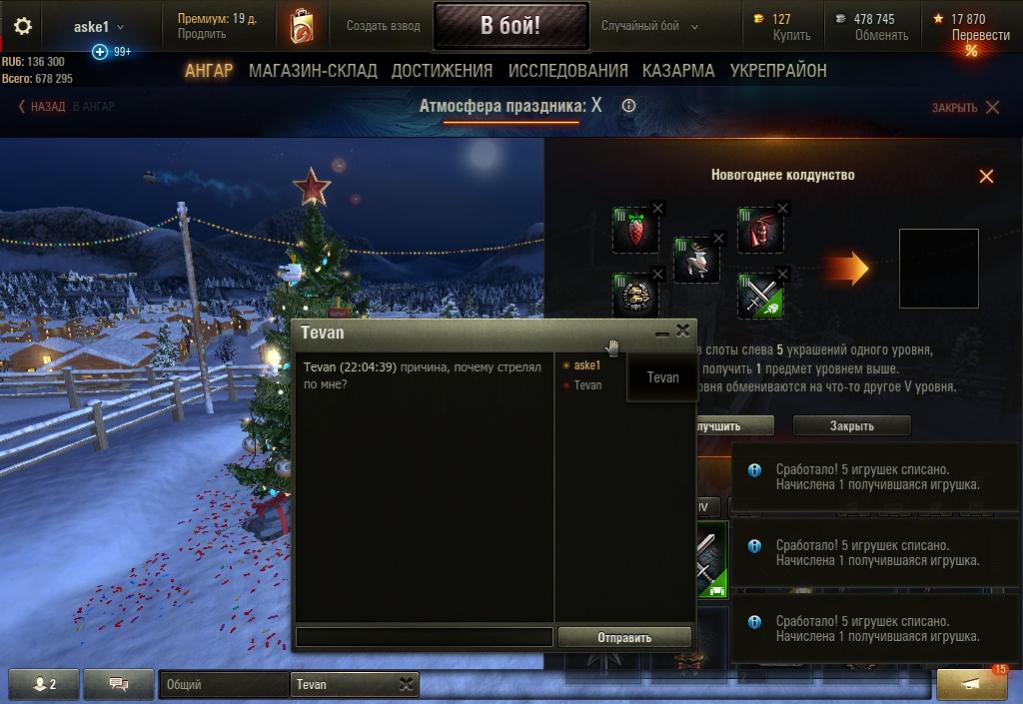
Task: Open the Общий chat channel tab
Action: (223, 685)
